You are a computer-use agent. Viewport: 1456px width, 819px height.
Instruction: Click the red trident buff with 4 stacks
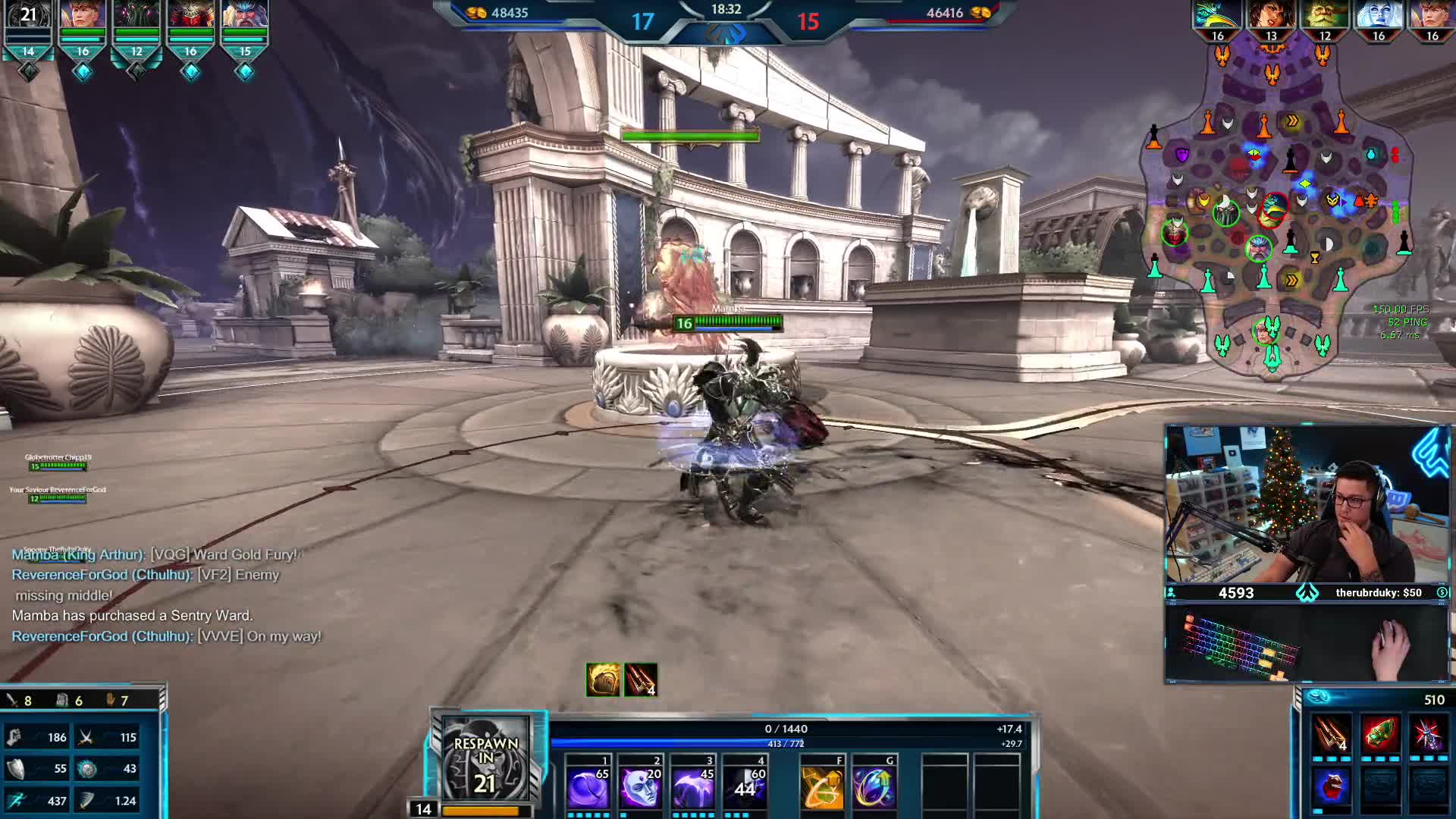click(x=641, y=679)
